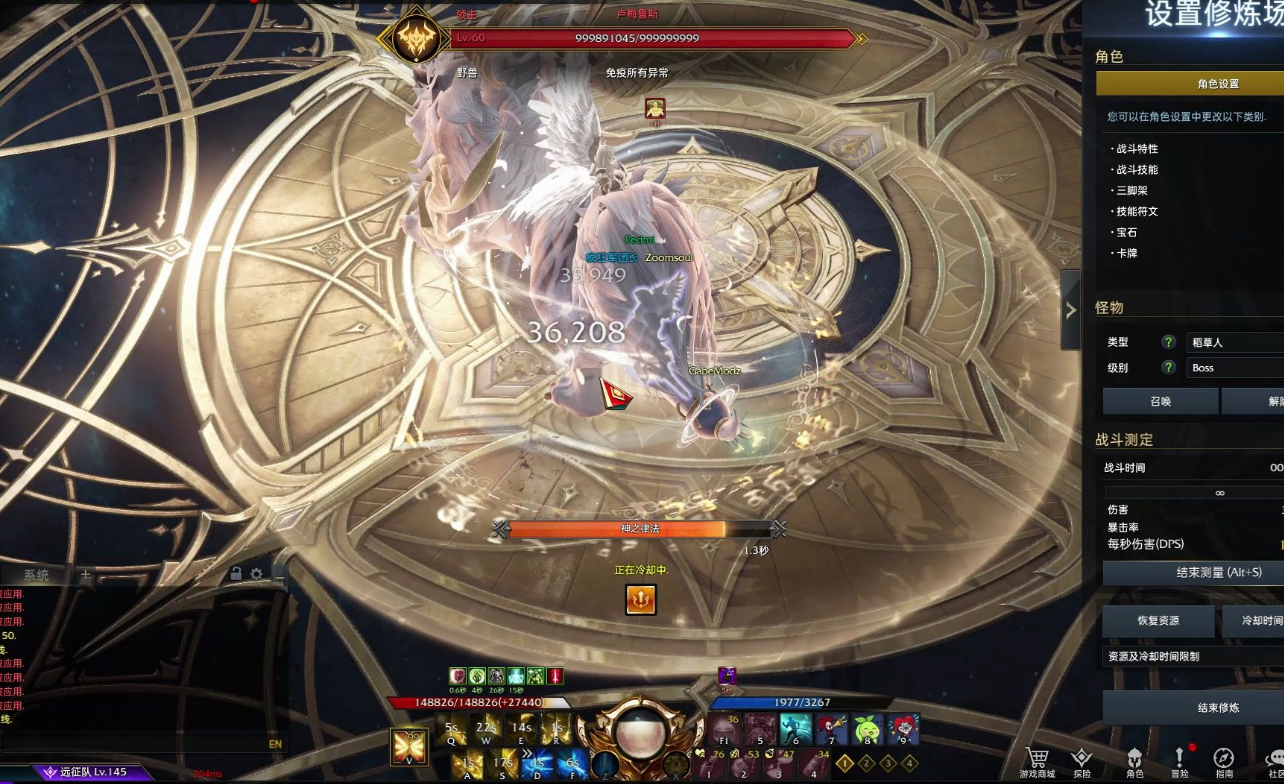Image resolution: width=1284 pixels, height=784 pixels.
Task: End training with the 结束修炼 button
Action: [x=1193, y=707]
